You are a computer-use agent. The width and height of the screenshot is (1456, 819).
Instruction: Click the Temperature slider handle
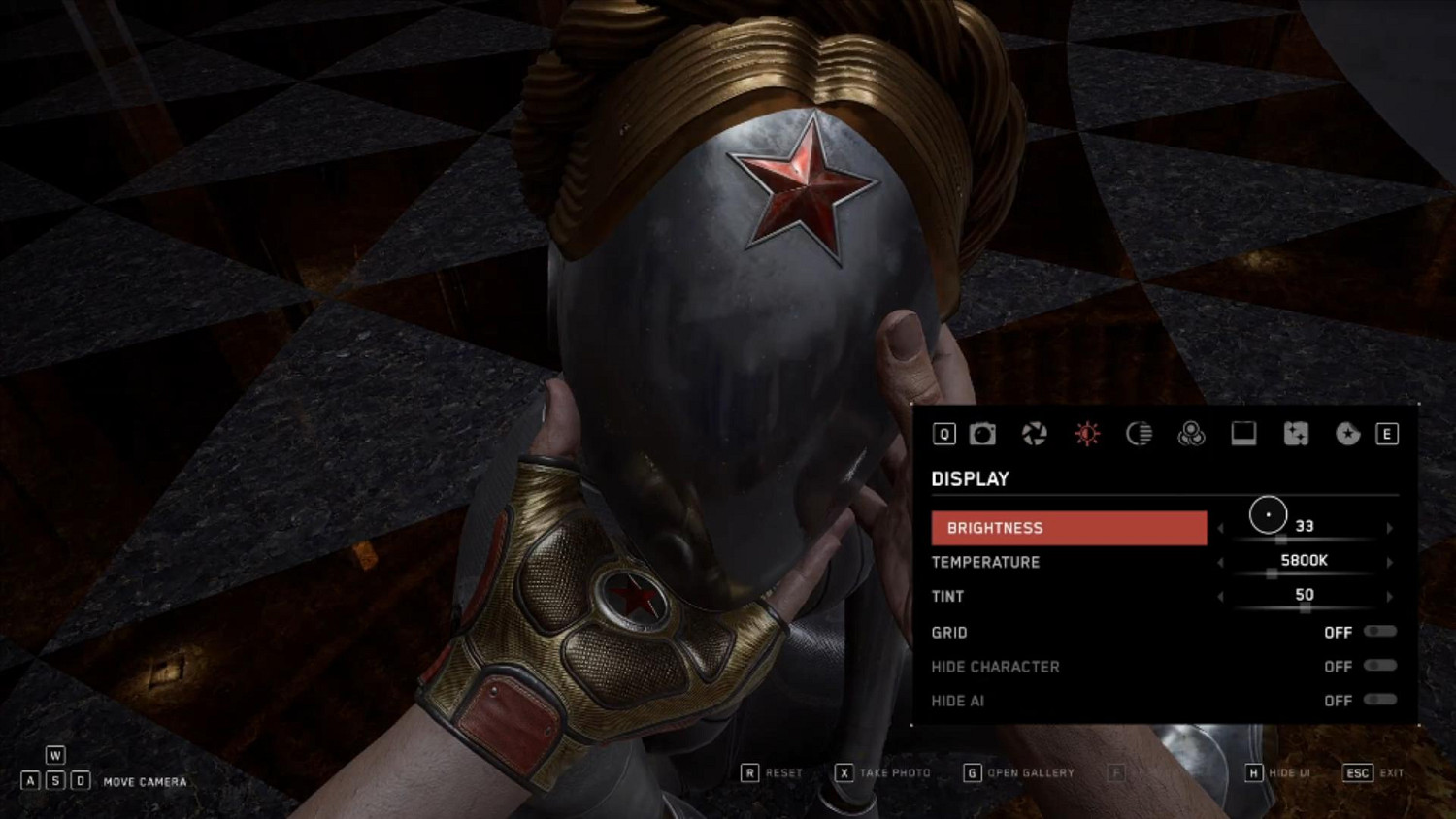[1272, 573]
